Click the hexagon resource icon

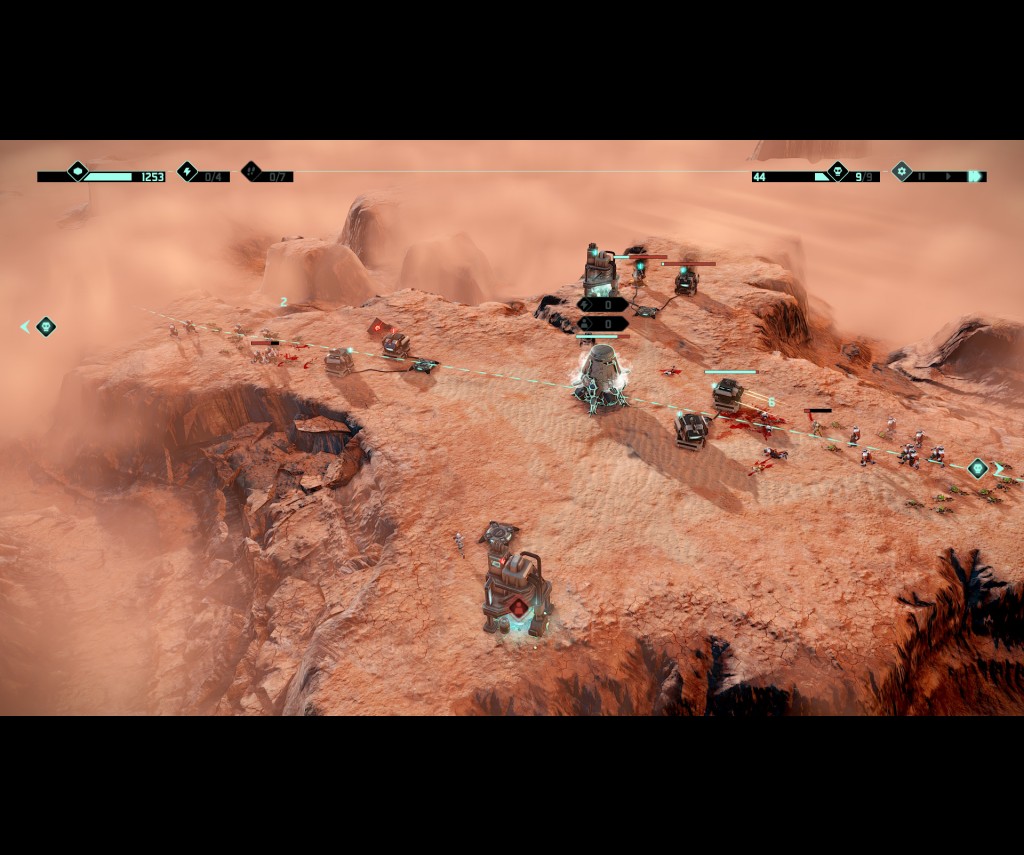coord(78,172)
